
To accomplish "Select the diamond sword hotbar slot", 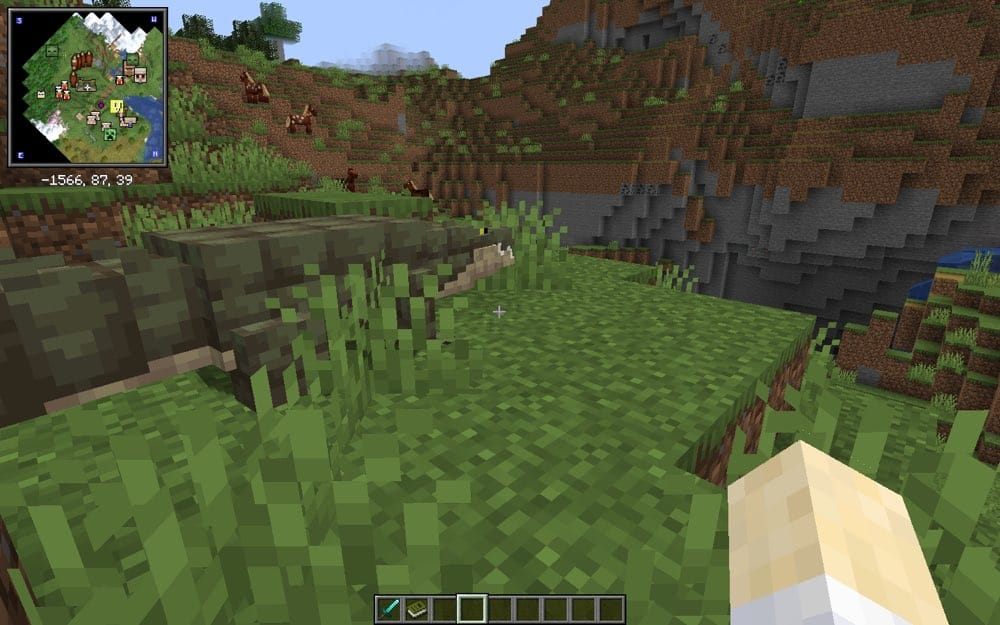I will click(387, 608).
